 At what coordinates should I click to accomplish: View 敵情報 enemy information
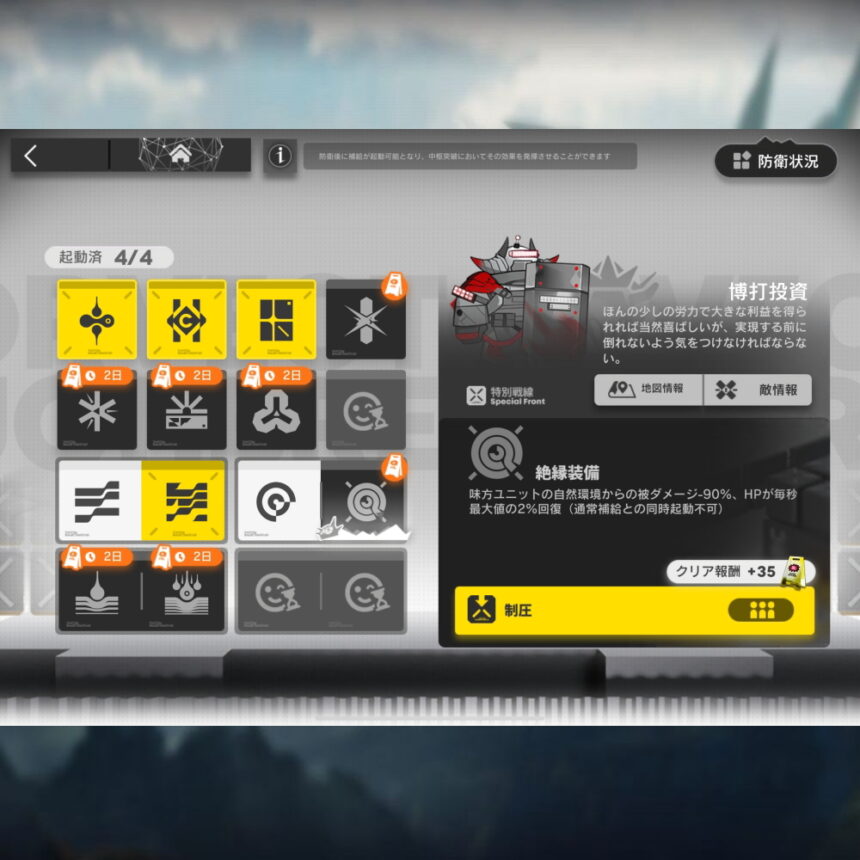pyautogui.click(x=757, y=390)
